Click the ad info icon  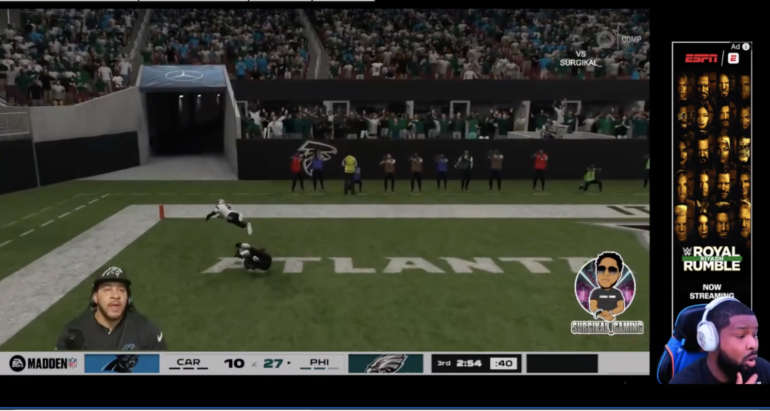746,47
